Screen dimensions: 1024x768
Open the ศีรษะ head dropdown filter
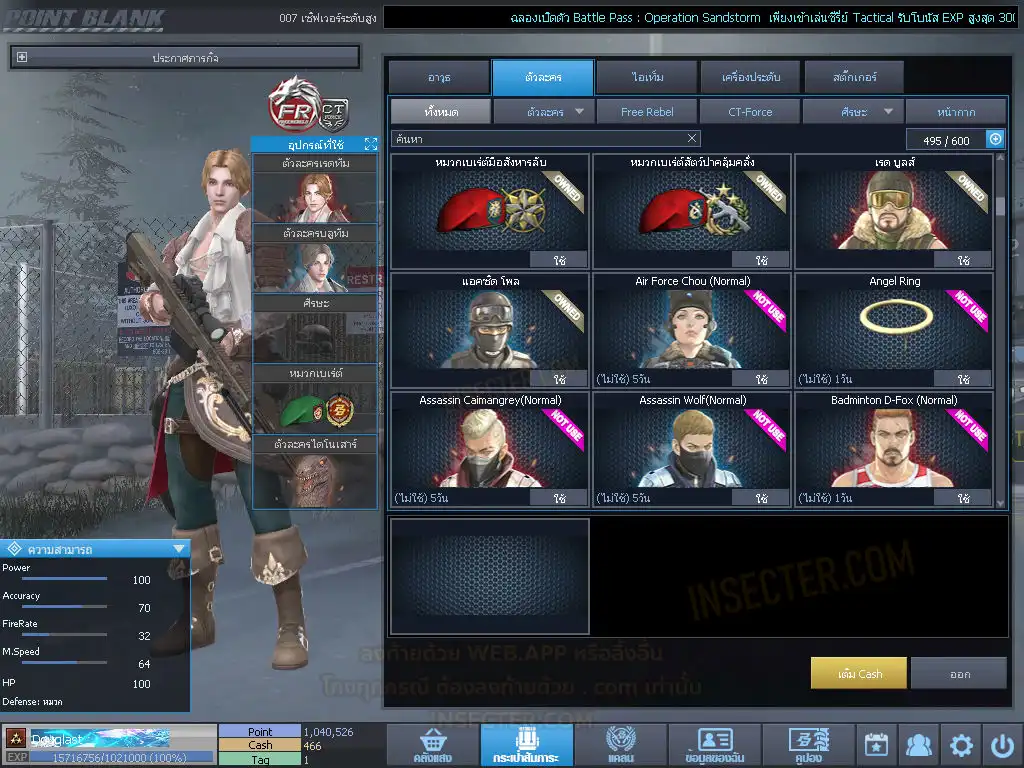tap(853, 112)
